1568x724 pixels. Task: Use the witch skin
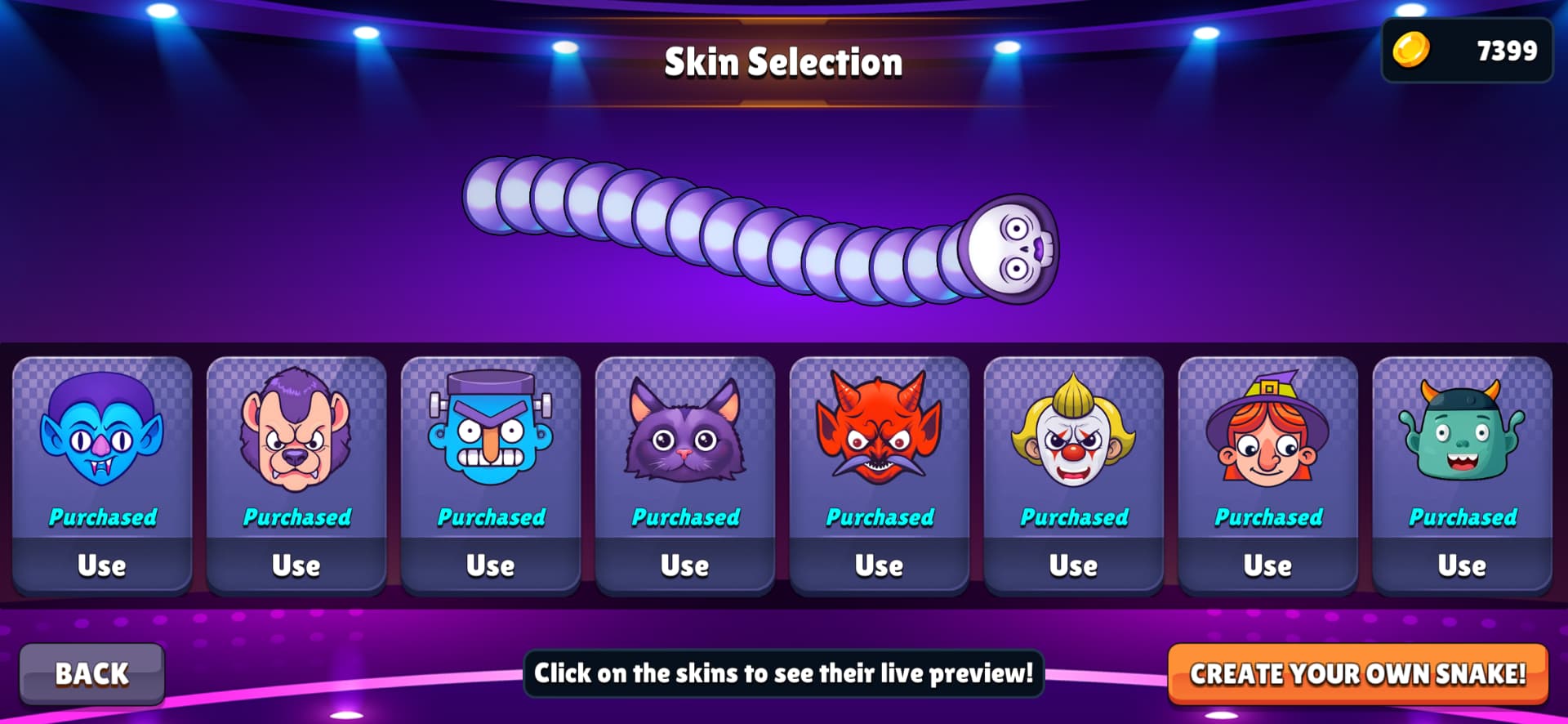coord(1268,565)
